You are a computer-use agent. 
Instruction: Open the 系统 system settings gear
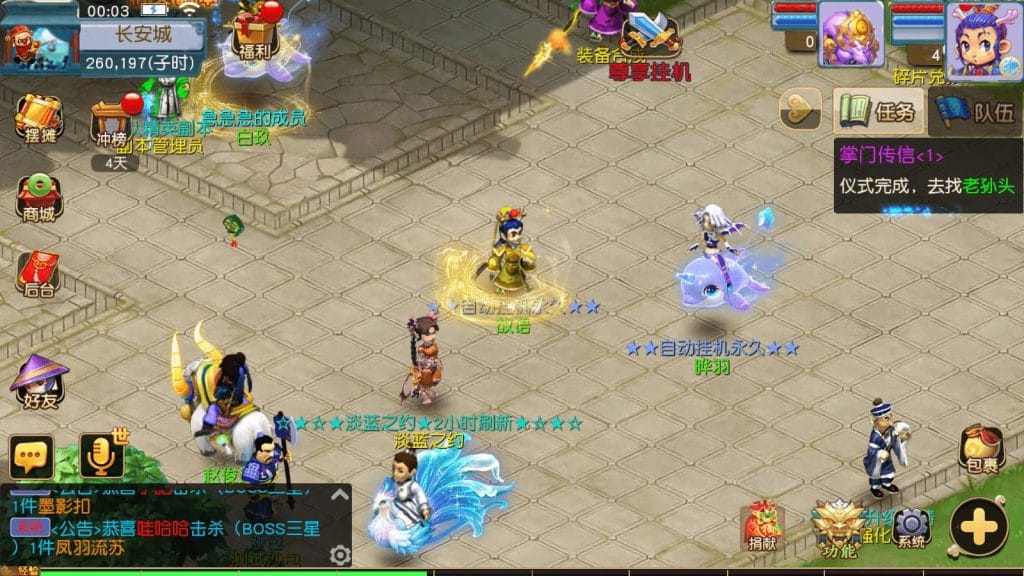pyautogui.click(x=911, y=526)
